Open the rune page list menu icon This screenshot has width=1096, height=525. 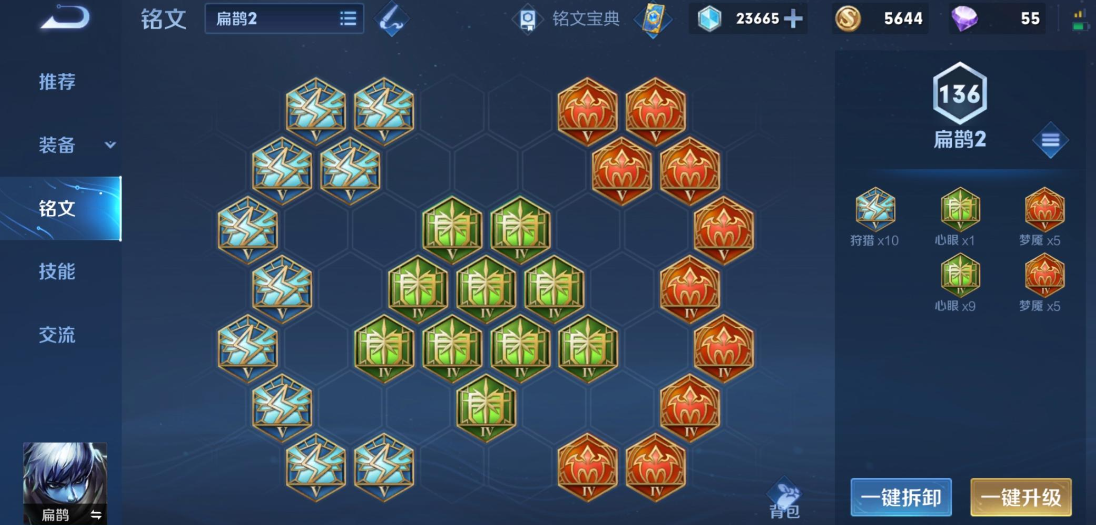(1050, 140)
